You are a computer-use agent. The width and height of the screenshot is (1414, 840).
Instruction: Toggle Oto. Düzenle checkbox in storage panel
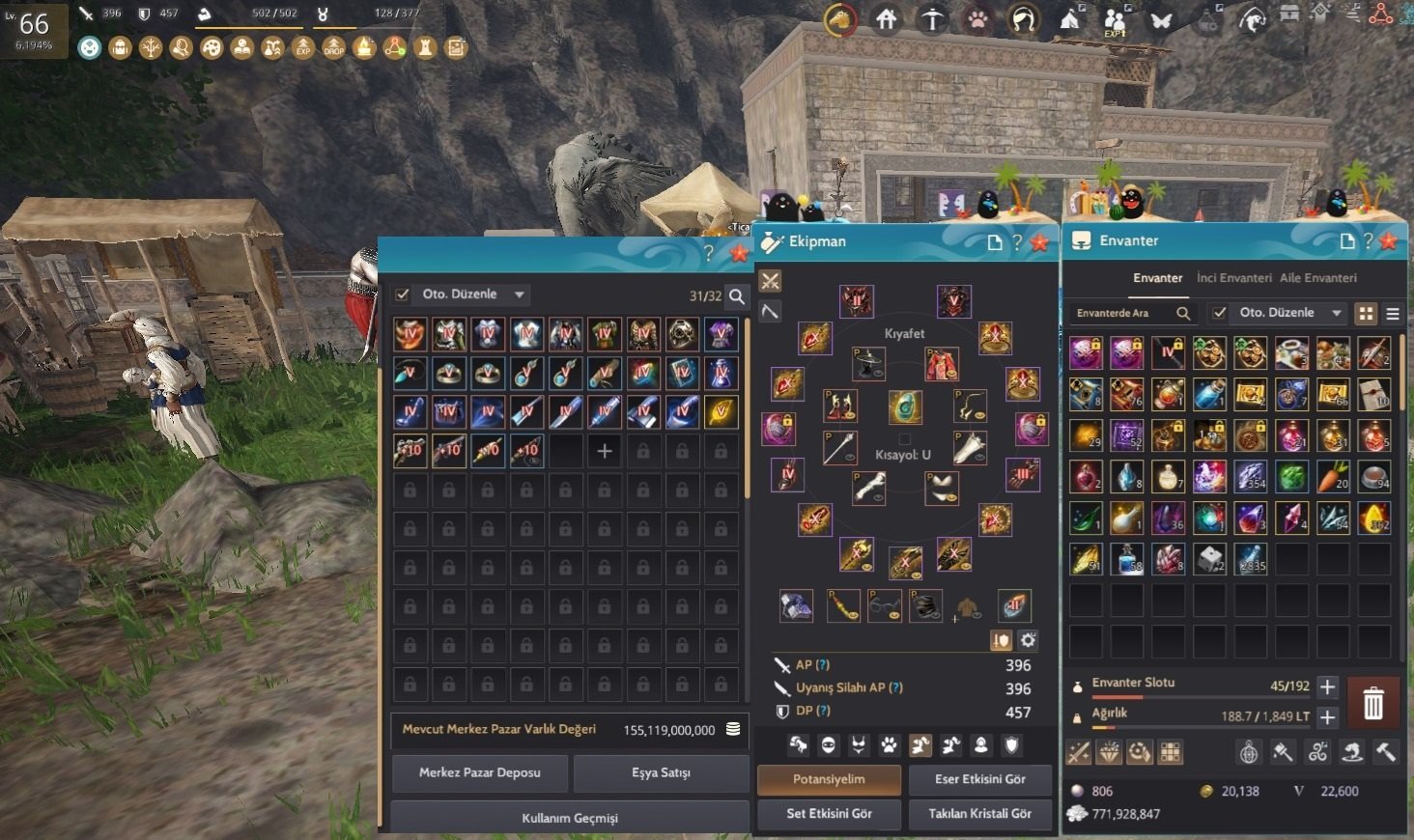pos(403,294)
